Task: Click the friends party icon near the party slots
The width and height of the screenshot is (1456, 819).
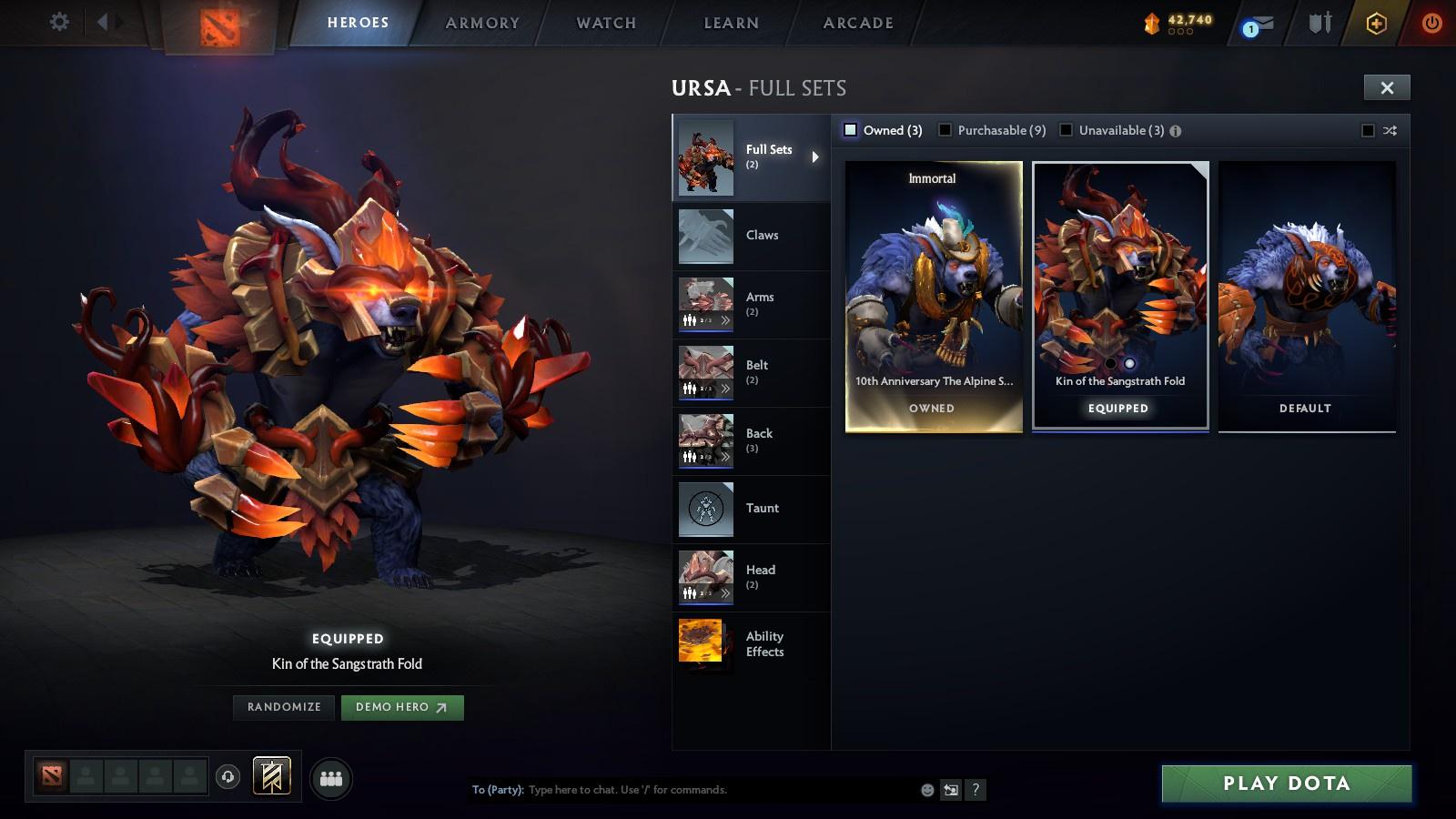Action: pos(330,778)
